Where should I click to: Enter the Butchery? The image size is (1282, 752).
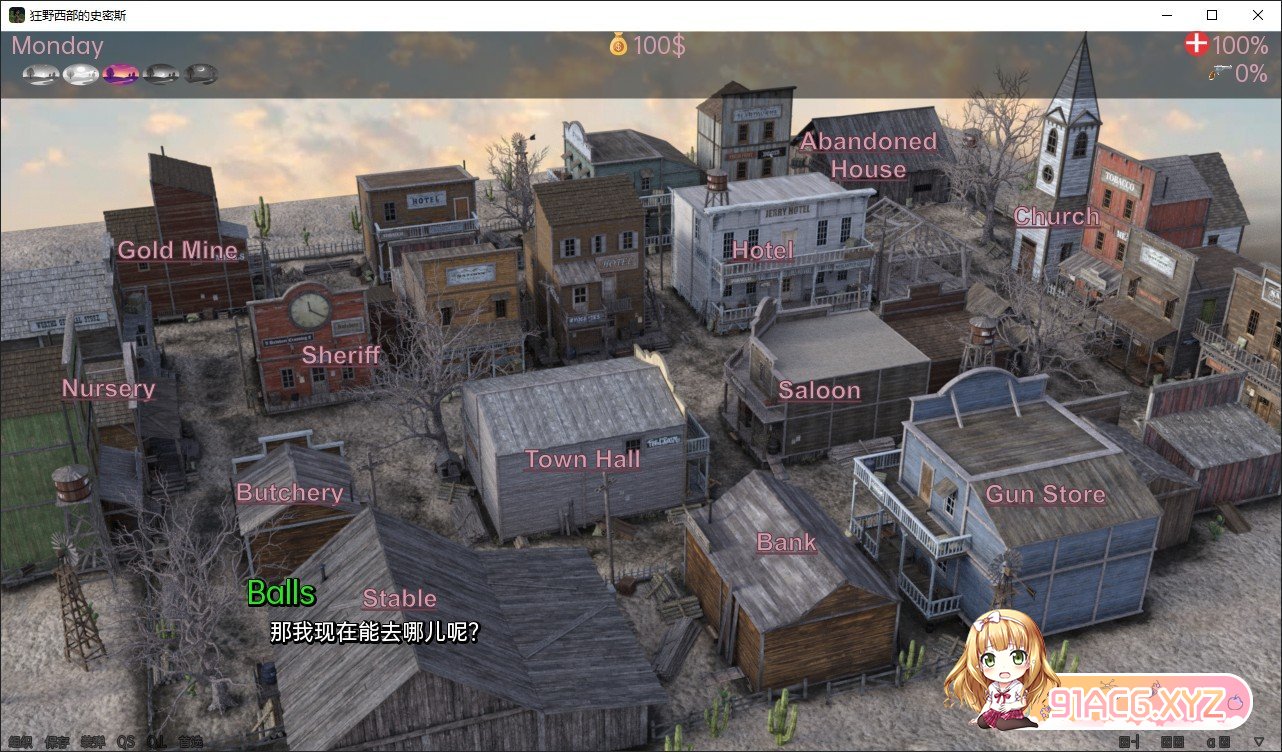pyautogui.click(x=289, y=493)
